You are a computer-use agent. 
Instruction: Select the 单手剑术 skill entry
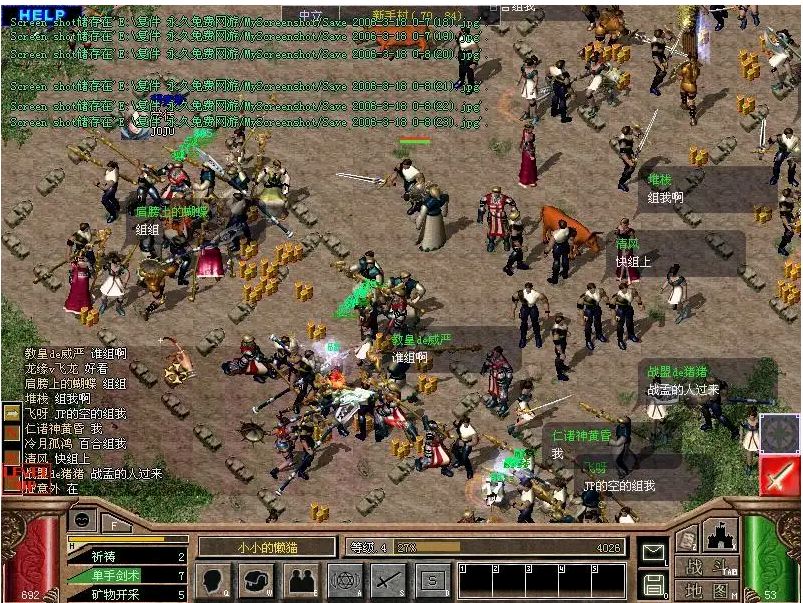tap(127, 576)
